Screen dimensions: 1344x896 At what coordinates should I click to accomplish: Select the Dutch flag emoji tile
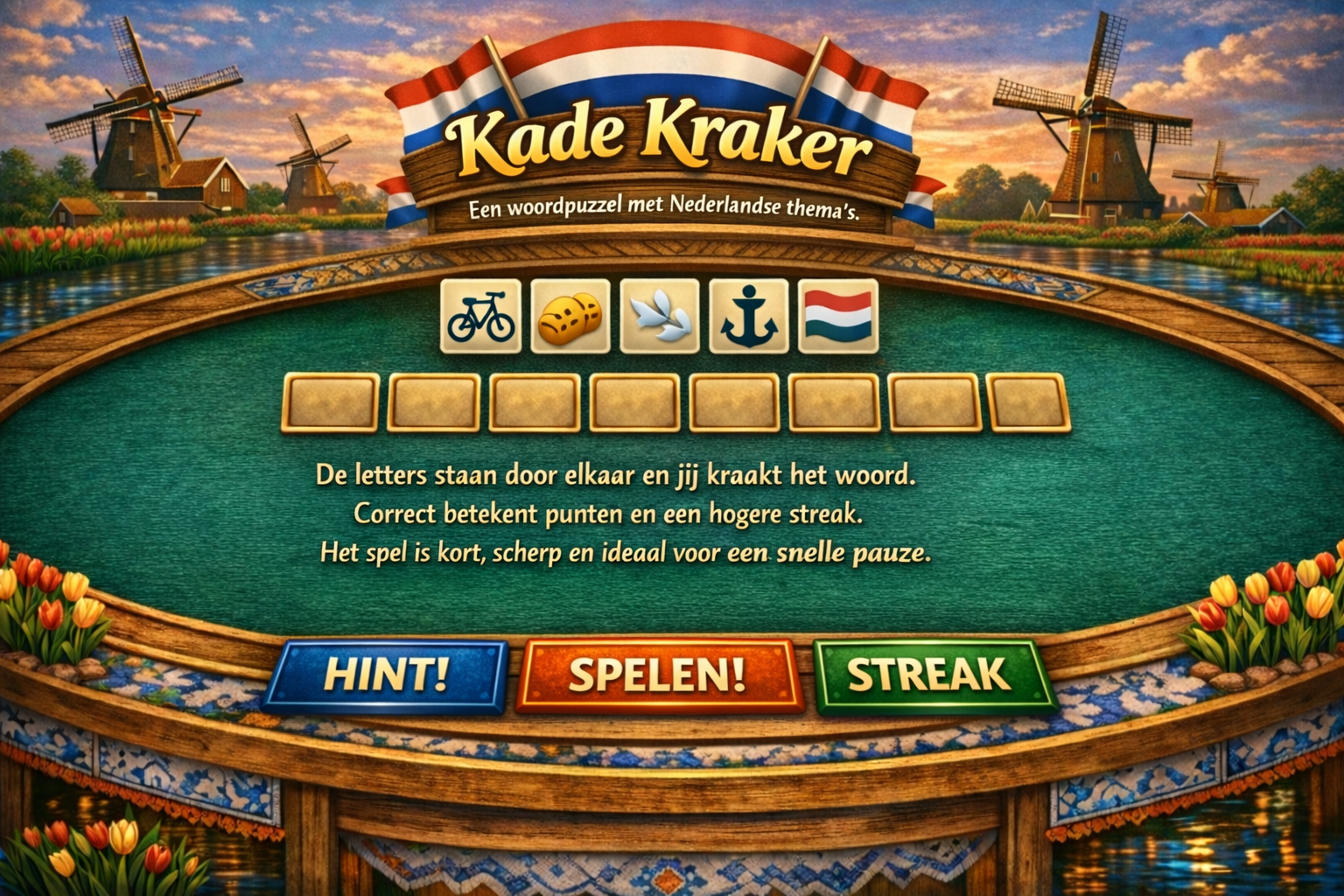(838, 316)
